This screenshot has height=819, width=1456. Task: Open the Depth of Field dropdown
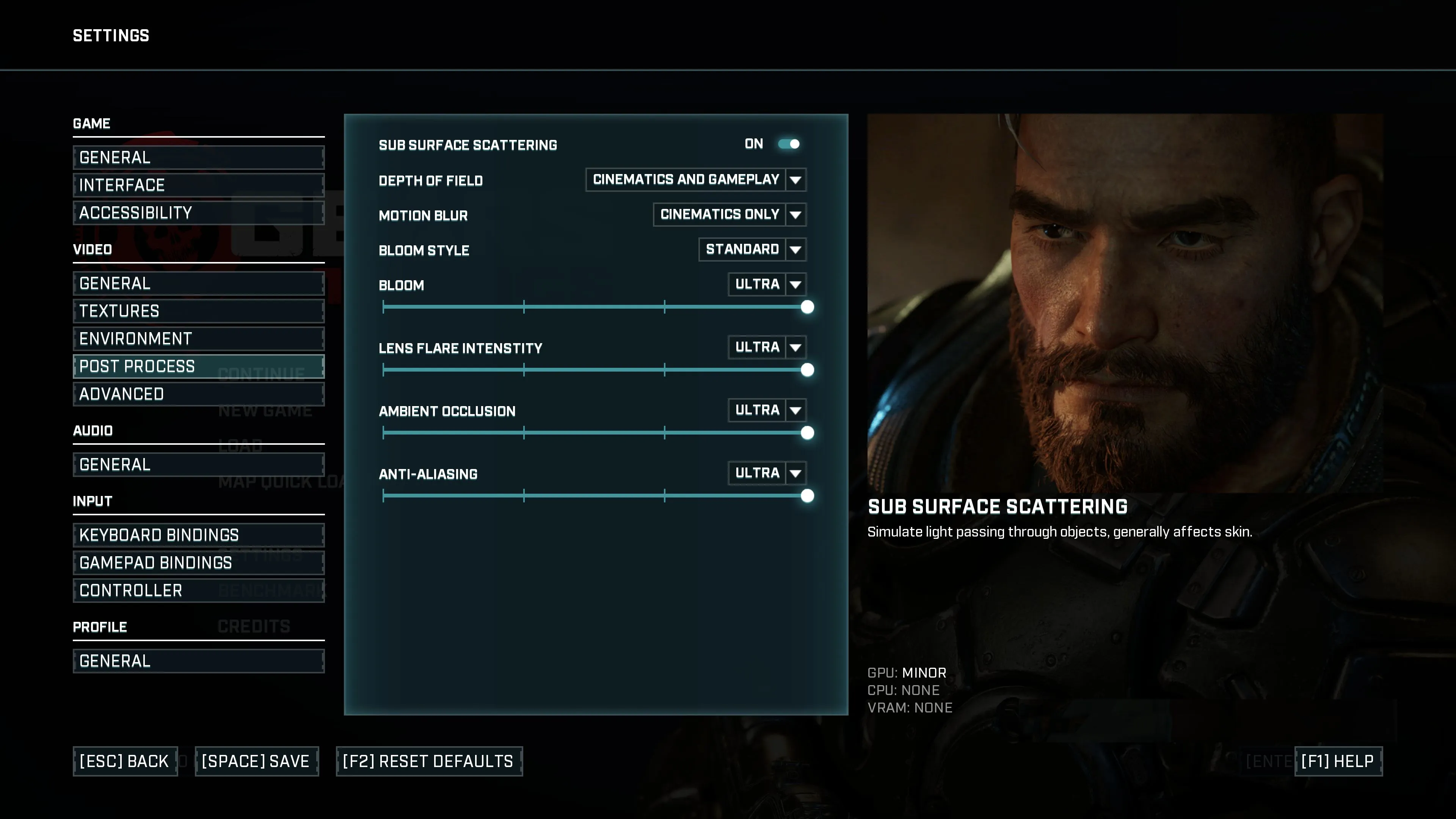(695, 180)
